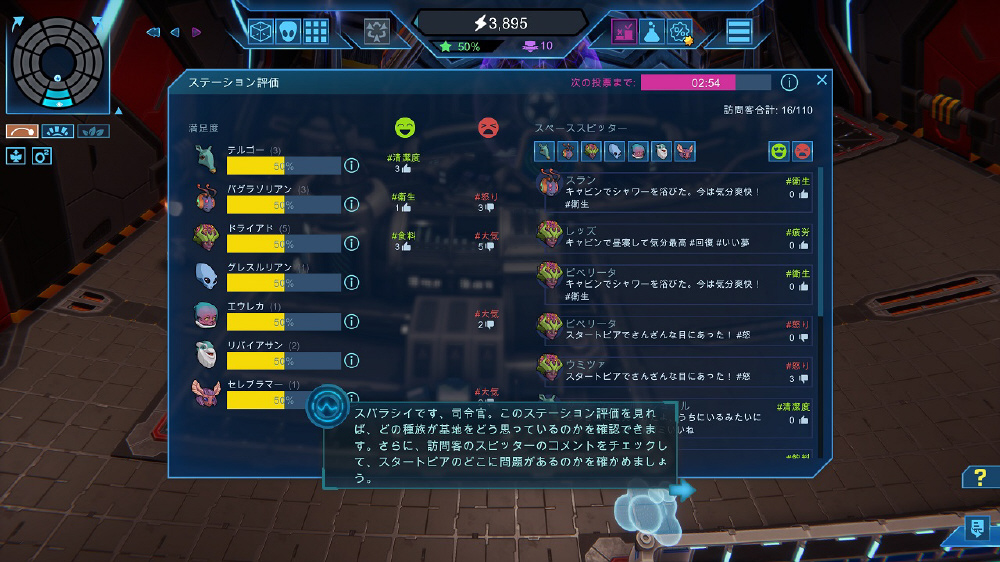This screenshot has height=562, width=1000.
Task: Toggle the oxygen O2 overlay
Action: point(42,155)
